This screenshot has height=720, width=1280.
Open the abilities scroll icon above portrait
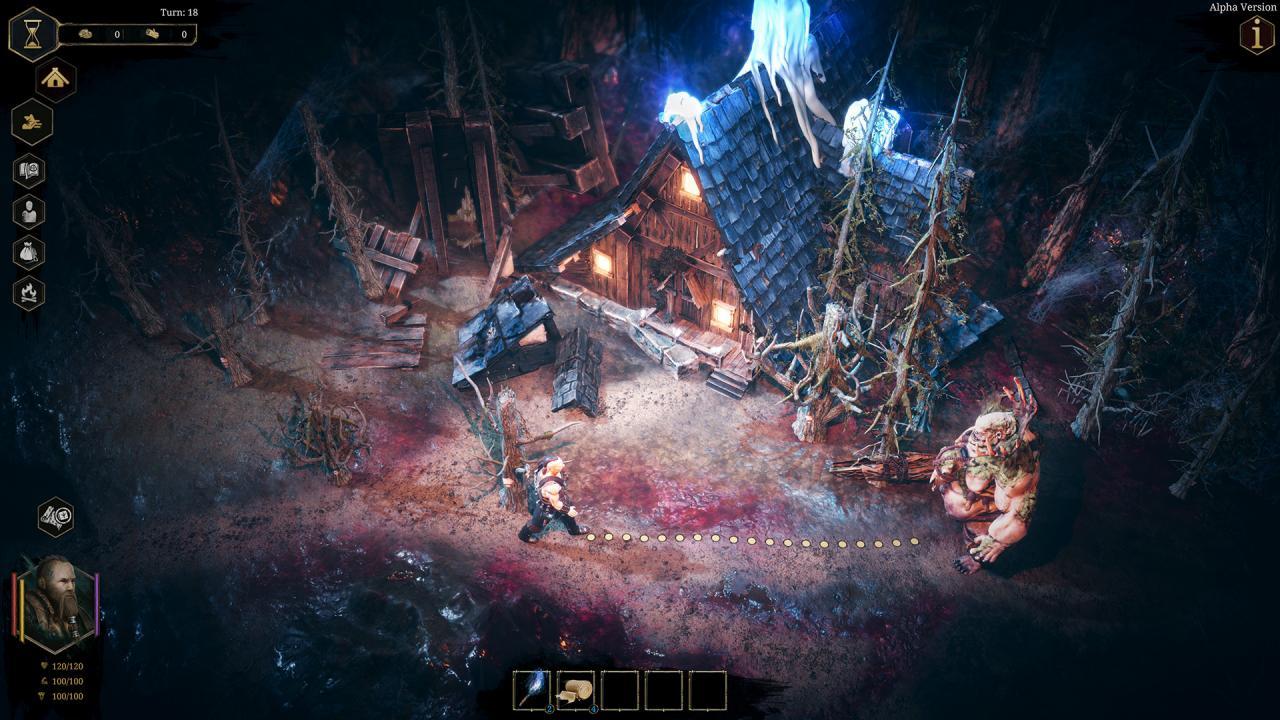[x=55, y=515]
